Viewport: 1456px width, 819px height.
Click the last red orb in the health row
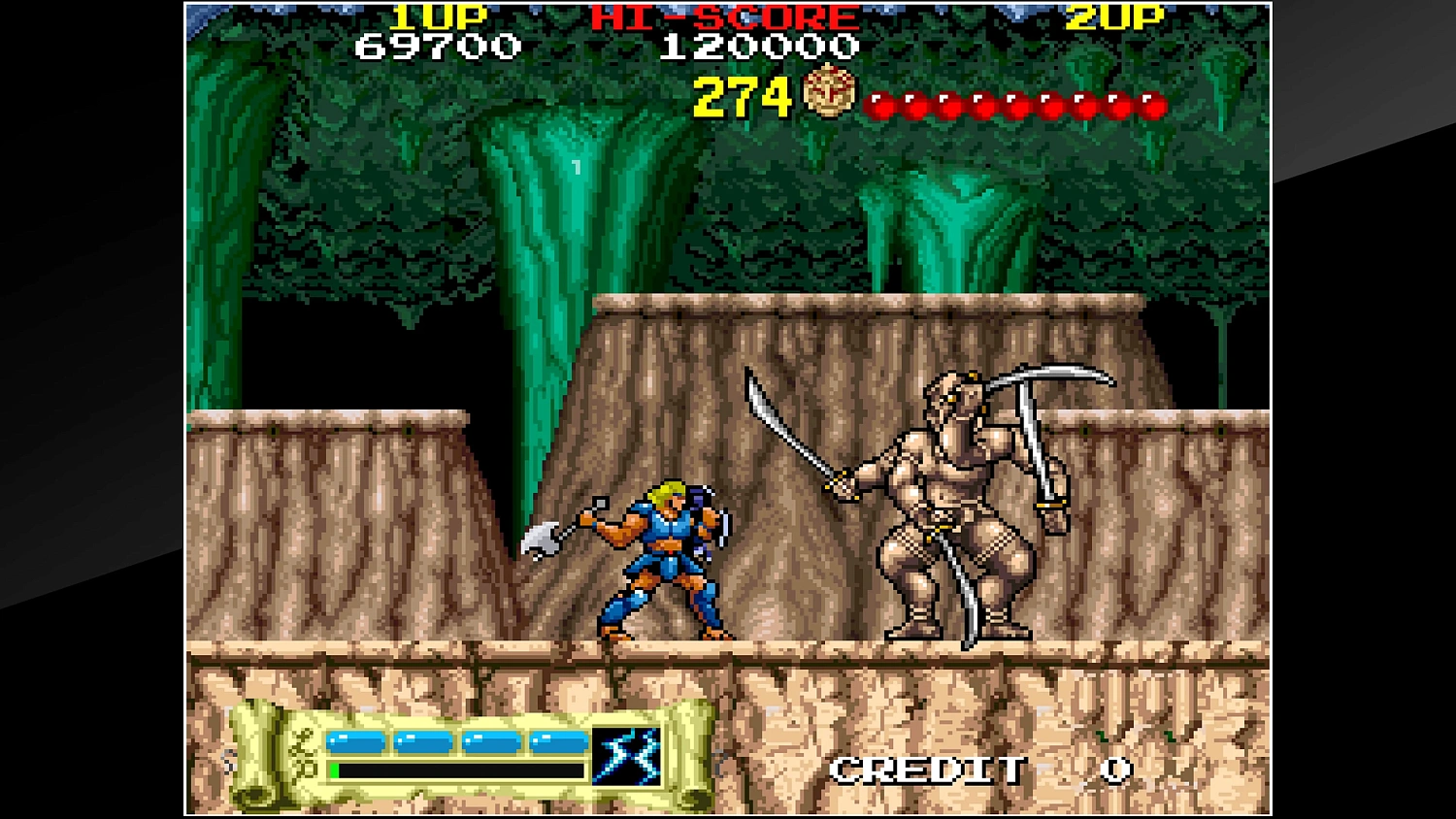1155,101
